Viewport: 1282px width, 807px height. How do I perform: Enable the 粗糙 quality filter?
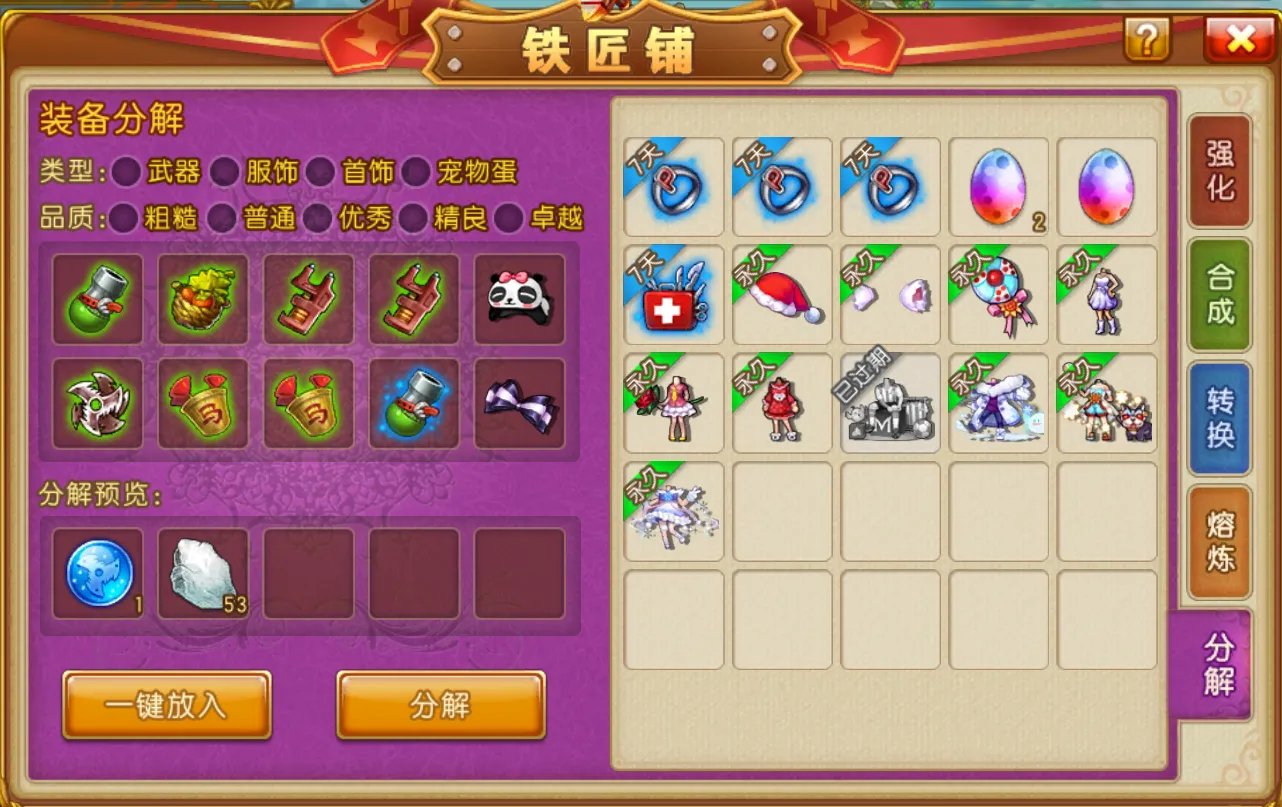click(127, 218)
